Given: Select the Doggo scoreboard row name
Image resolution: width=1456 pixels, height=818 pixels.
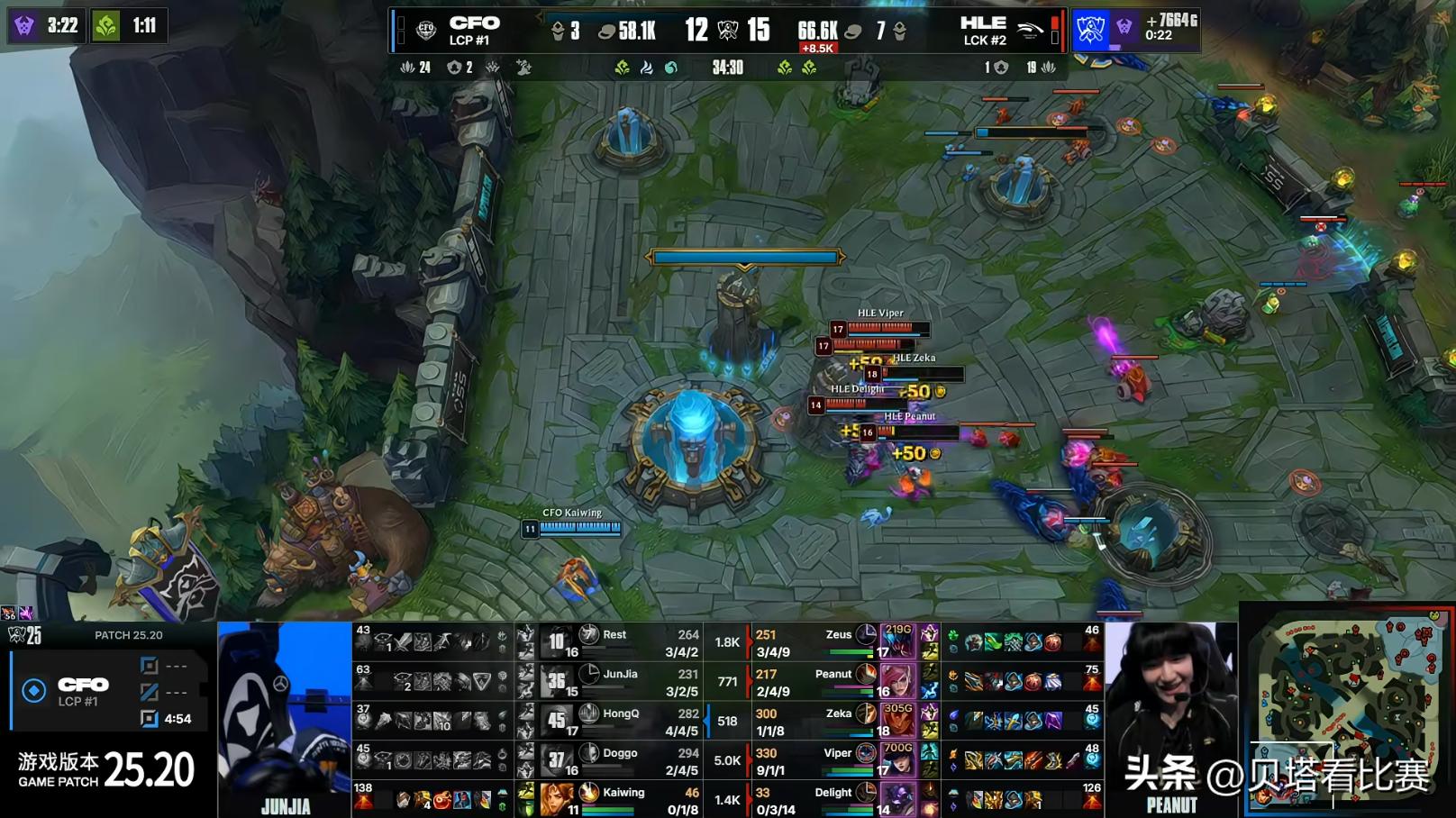Looking at the screenshot, I should coord(620,753).
